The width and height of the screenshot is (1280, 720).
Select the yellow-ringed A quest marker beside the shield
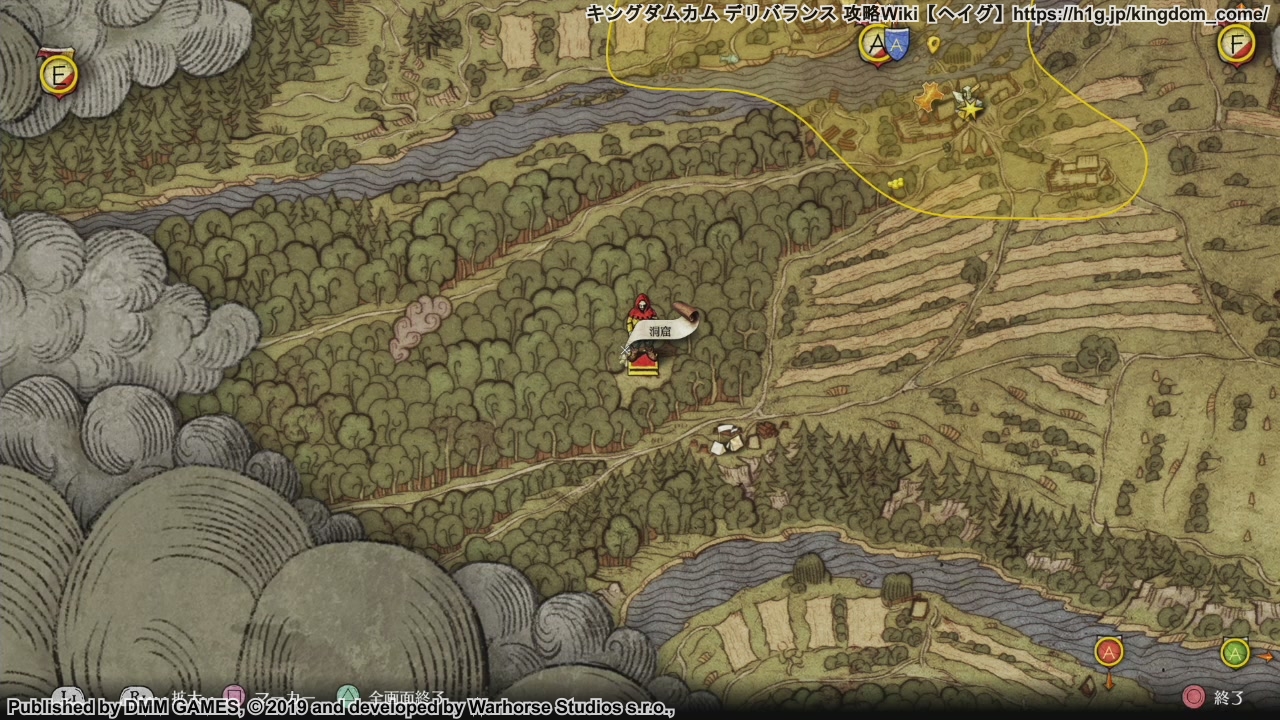875,45
